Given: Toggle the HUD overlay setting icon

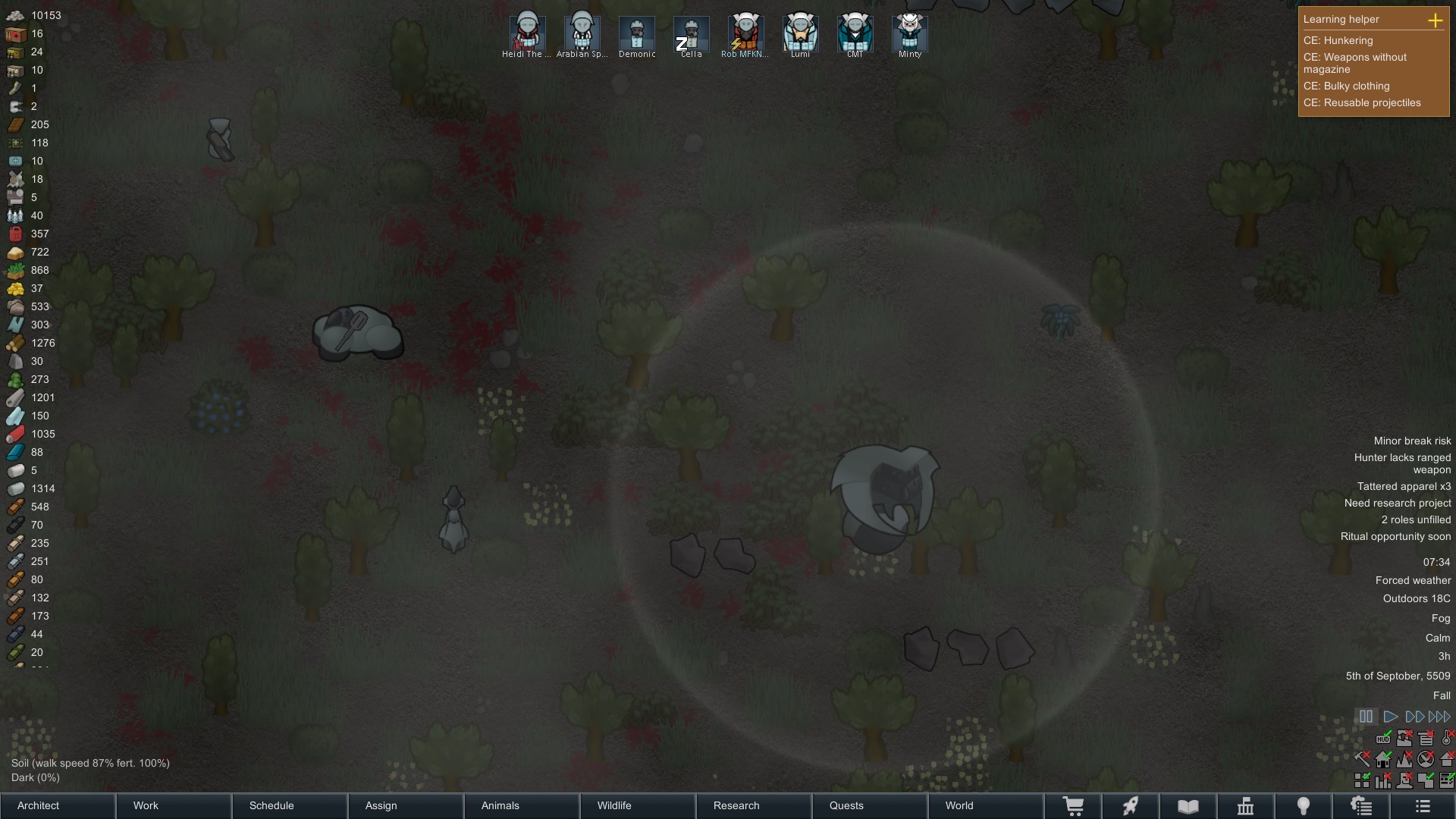Looking at the screenshot, I should (1383, 739).
